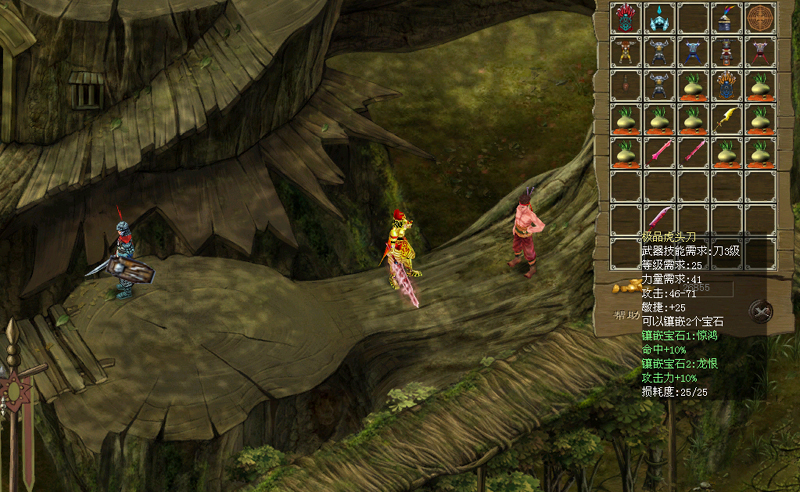Pick the blue crystal helmet

point(660,17)
